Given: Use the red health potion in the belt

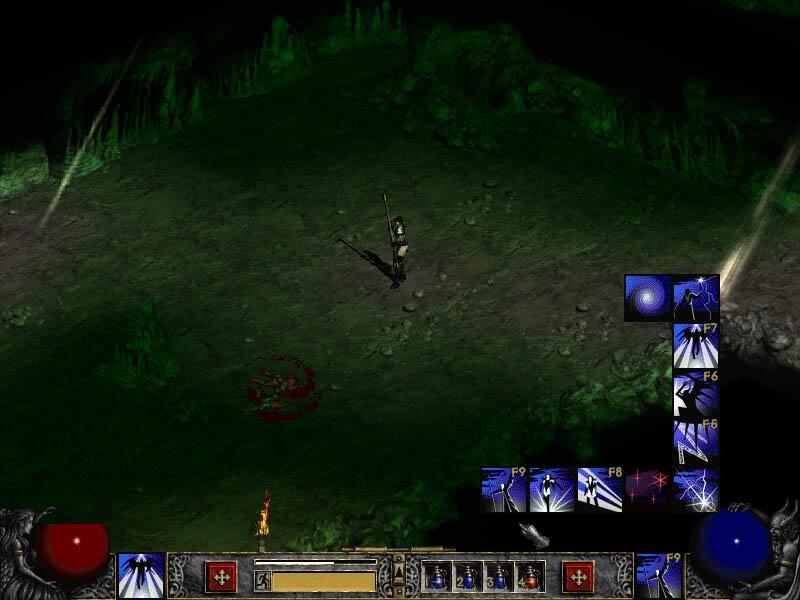Looking at the screenshot, I should click(530, 577).
